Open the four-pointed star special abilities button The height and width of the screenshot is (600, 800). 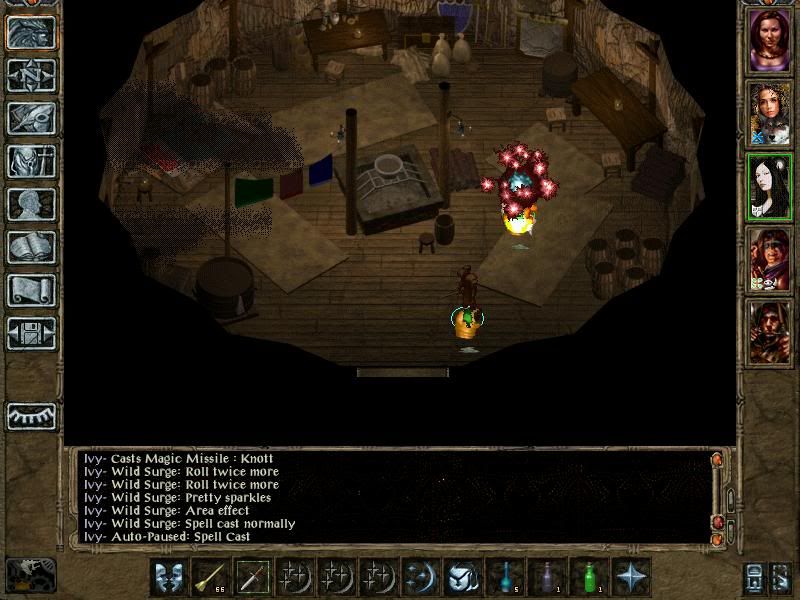tap(631, 578)
